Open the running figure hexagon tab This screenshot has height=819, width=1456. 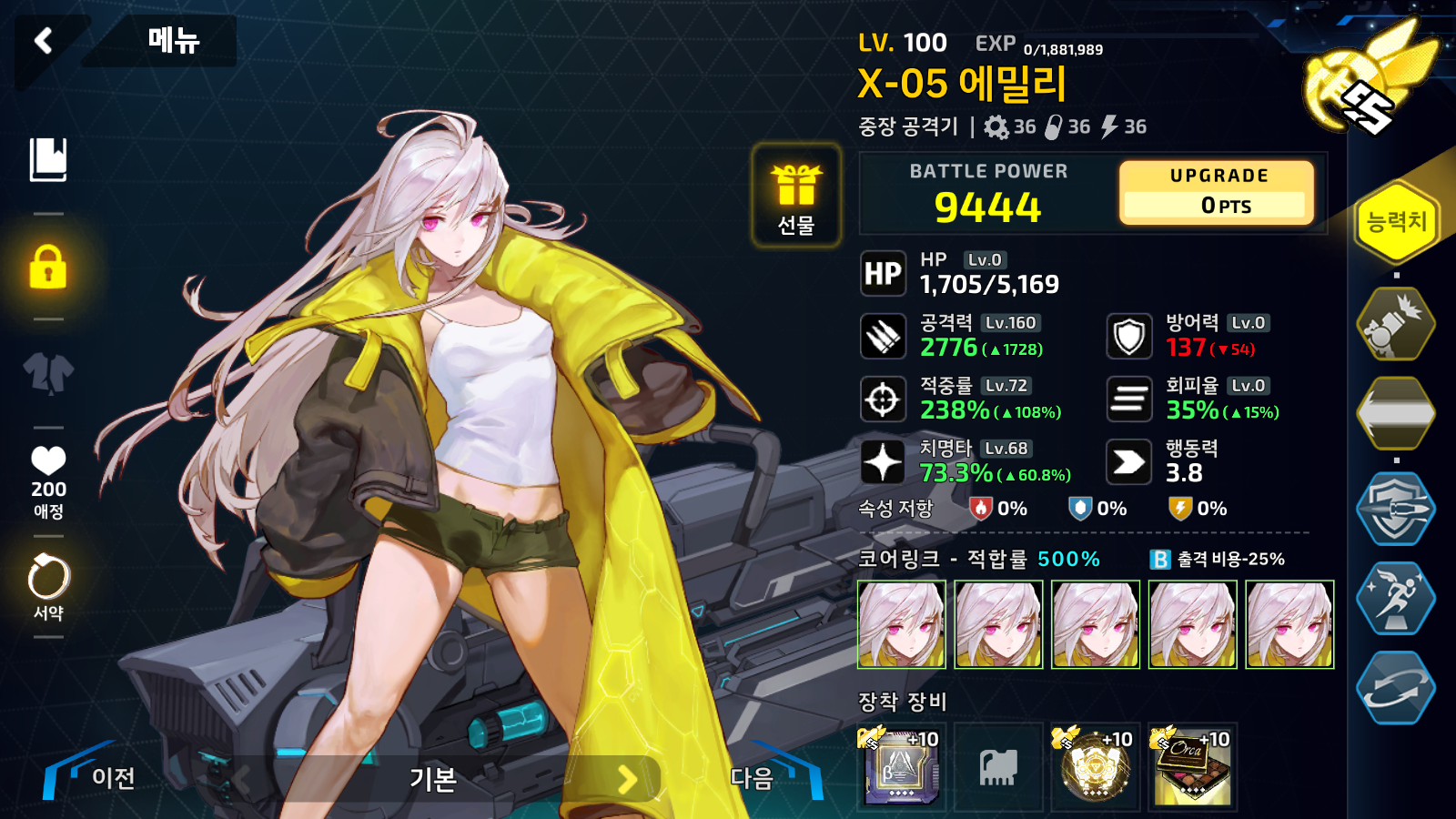click(x=1396, y=597)
